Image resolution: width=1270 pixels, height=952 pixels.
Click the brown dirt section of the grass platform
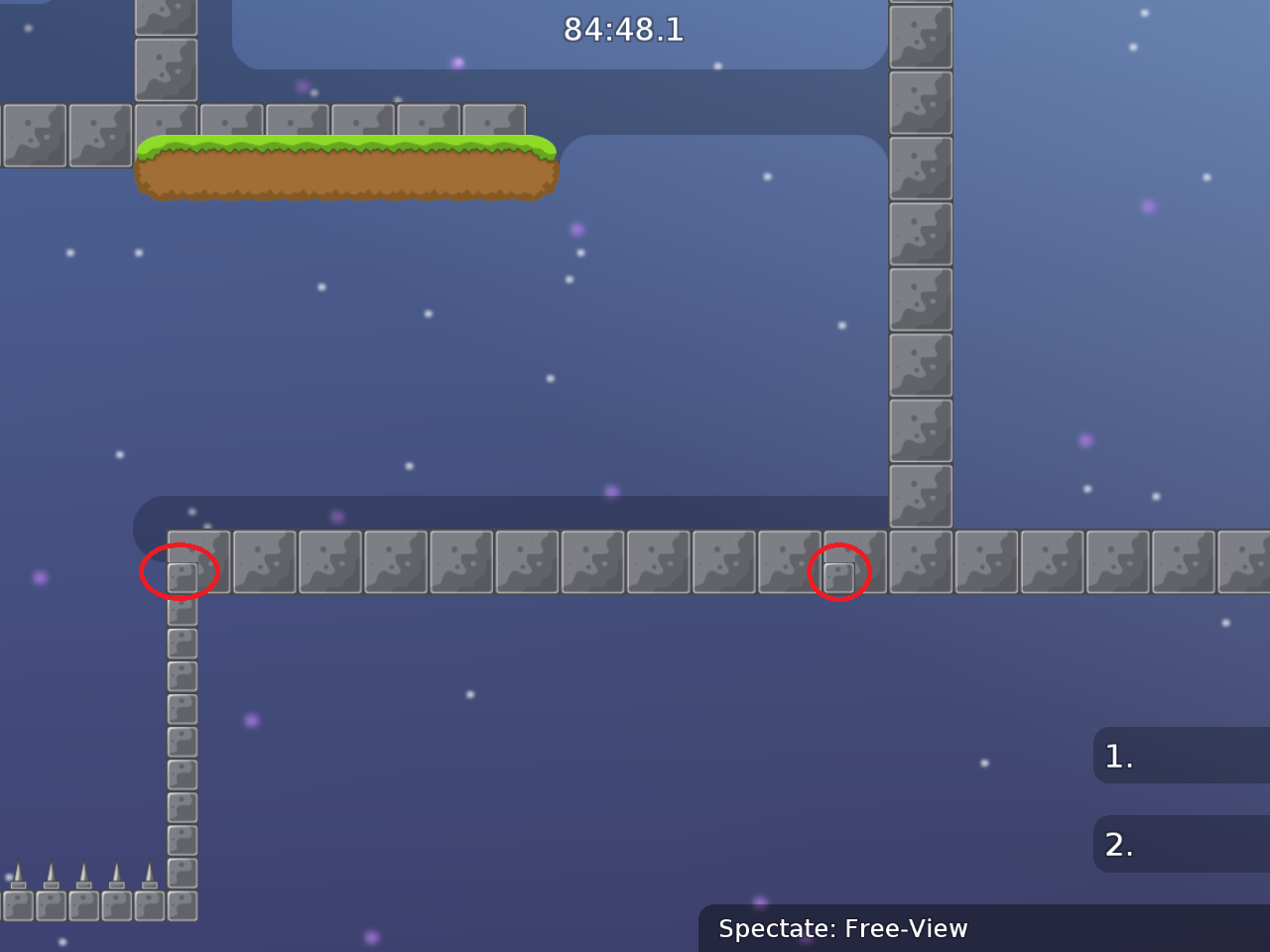click(347, 178)
